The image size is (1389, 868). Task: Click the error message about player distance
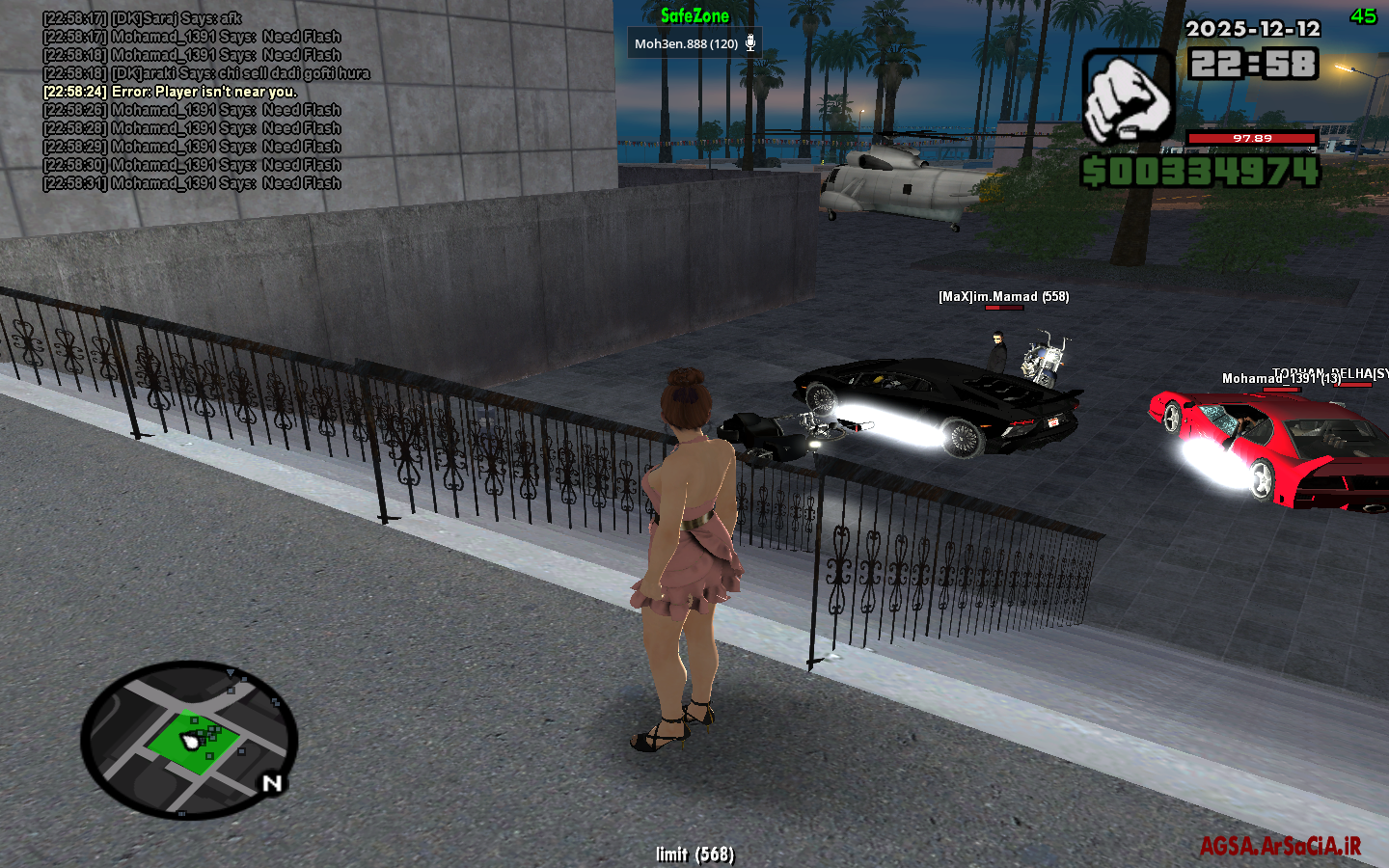tap(170, 91)
